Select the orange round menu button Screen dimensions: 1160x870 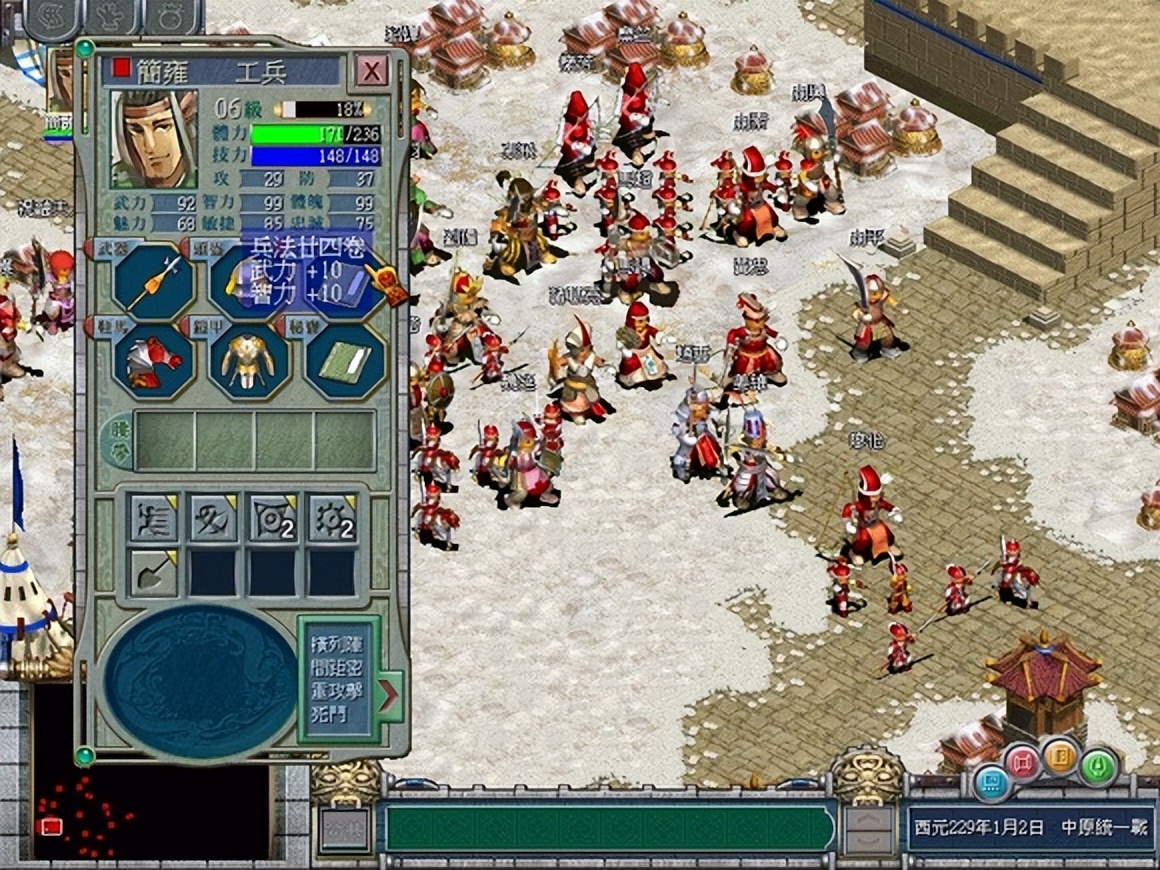[x=1059, y=756]
